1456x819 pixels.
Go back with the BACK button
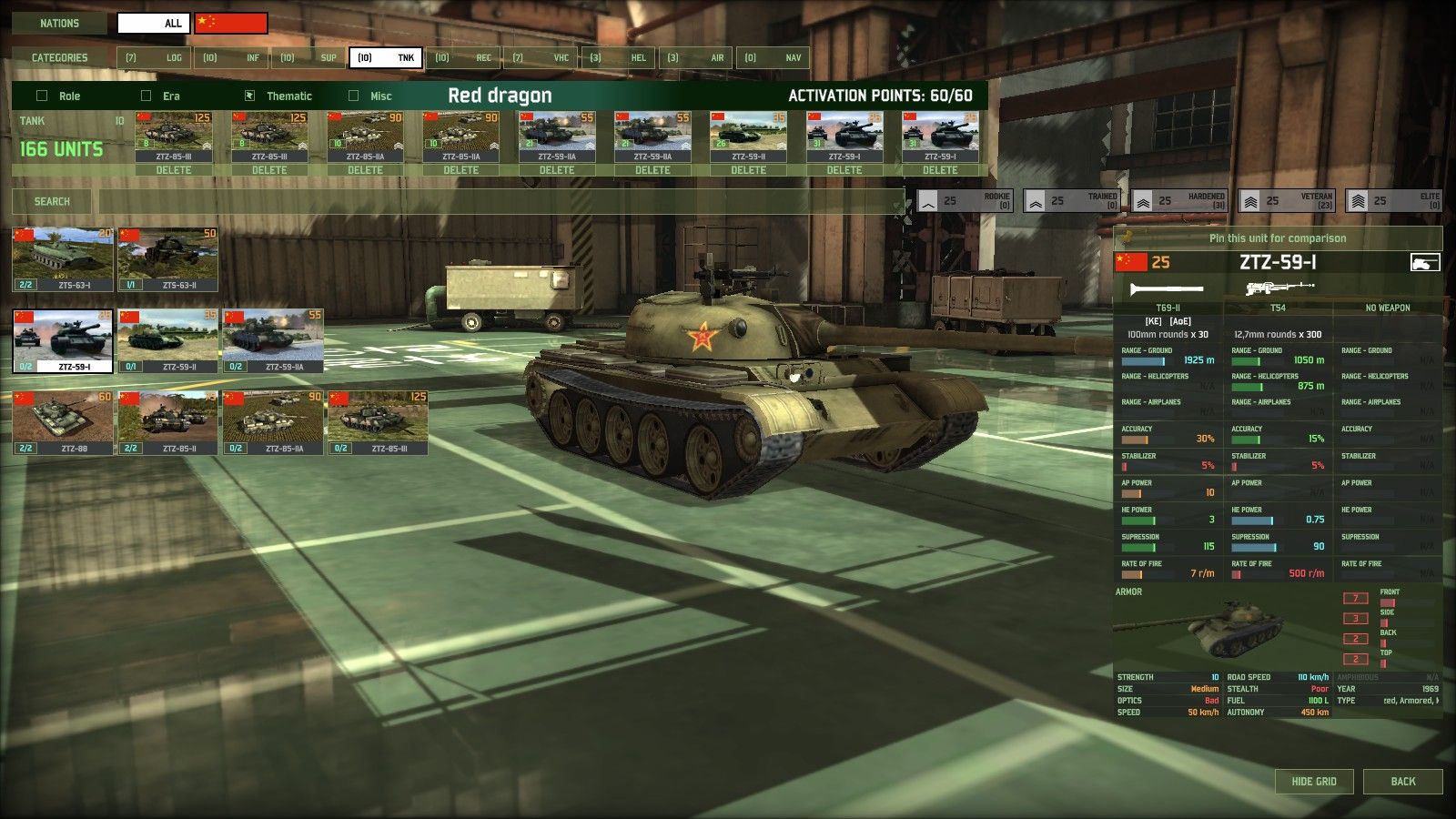tap(1402, 781)
